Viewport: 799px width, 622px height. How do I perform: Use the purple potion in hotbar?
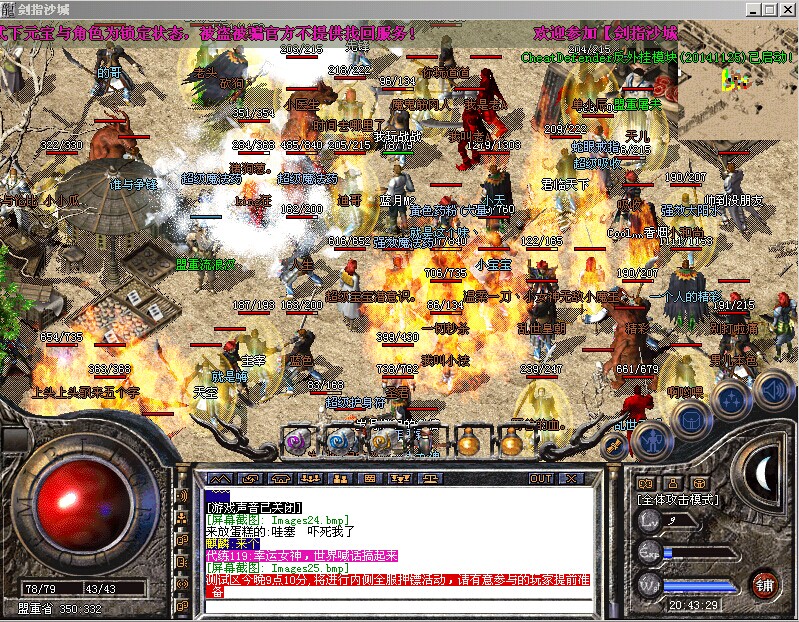[x=296, y=440]
